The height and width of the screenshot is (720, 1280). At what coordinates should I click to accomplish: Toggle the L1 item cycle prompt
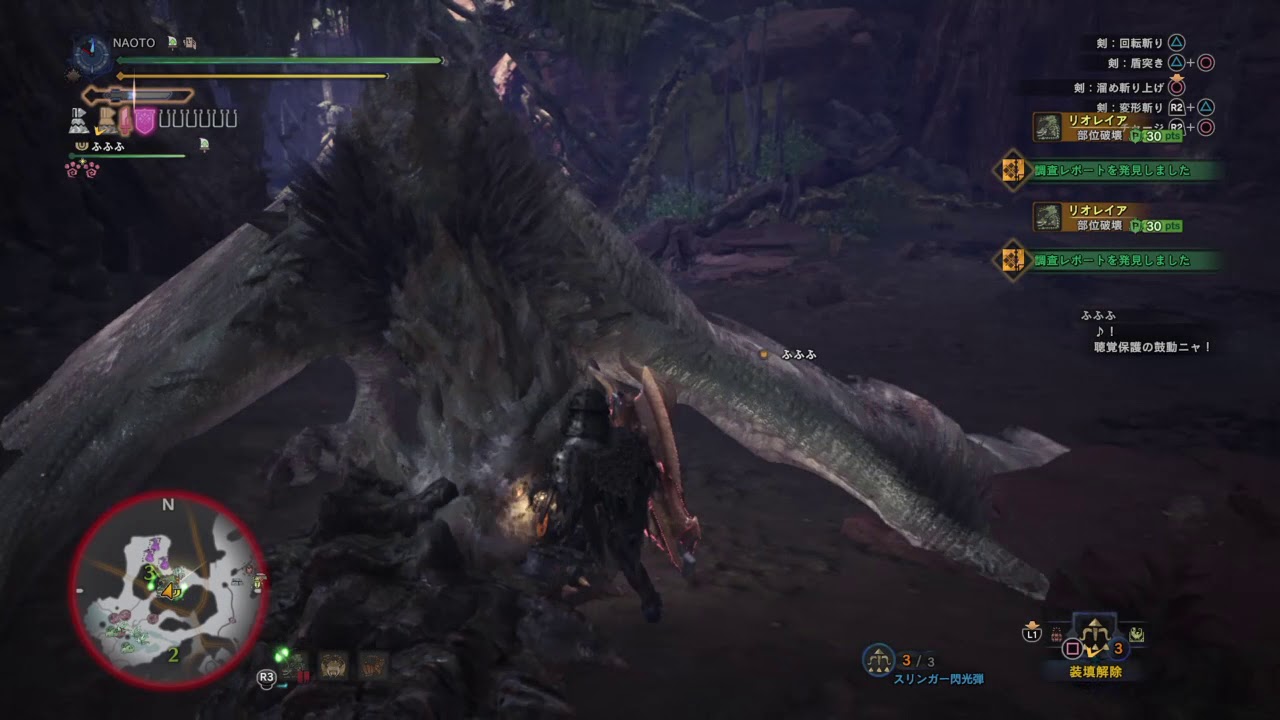point(1031,634)
